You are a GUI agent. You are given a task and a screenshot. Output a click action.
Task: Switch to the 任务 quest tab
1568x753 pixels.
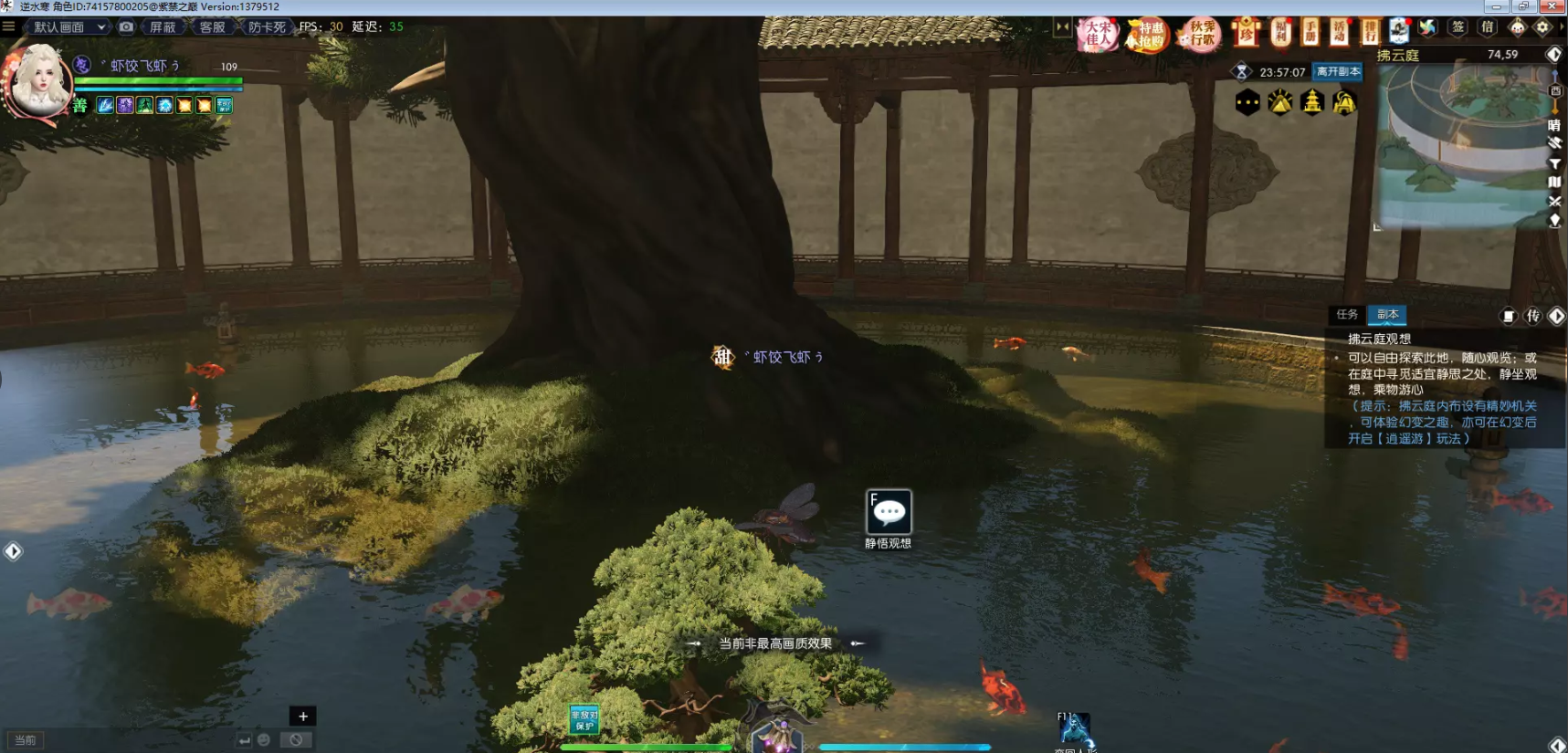[x=1347, y=315]
